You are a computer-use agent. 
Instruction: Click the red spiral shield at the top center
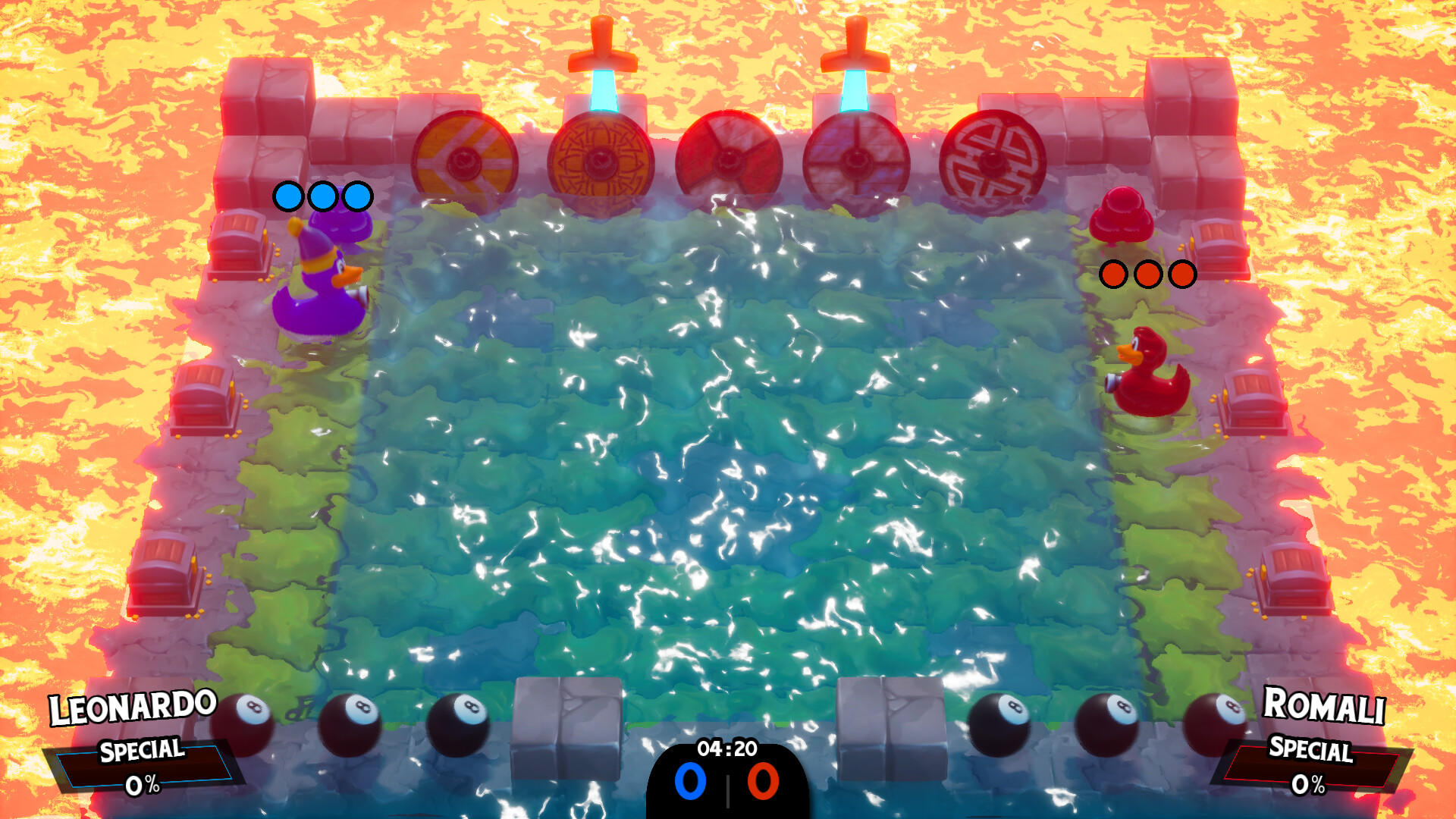[x=730, y=159]
